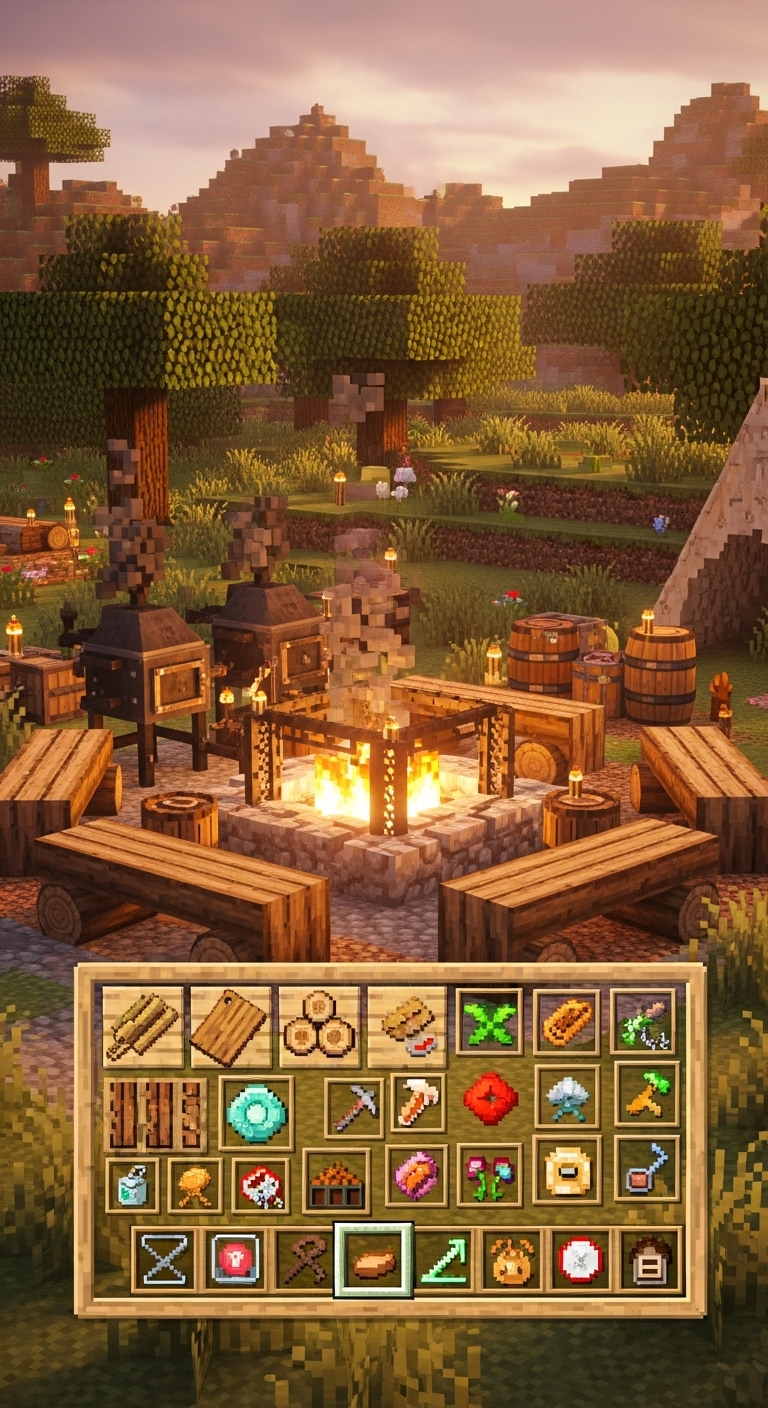Select the dark wooden planks slot
768x1408 pixels.
pos(155,1114)
